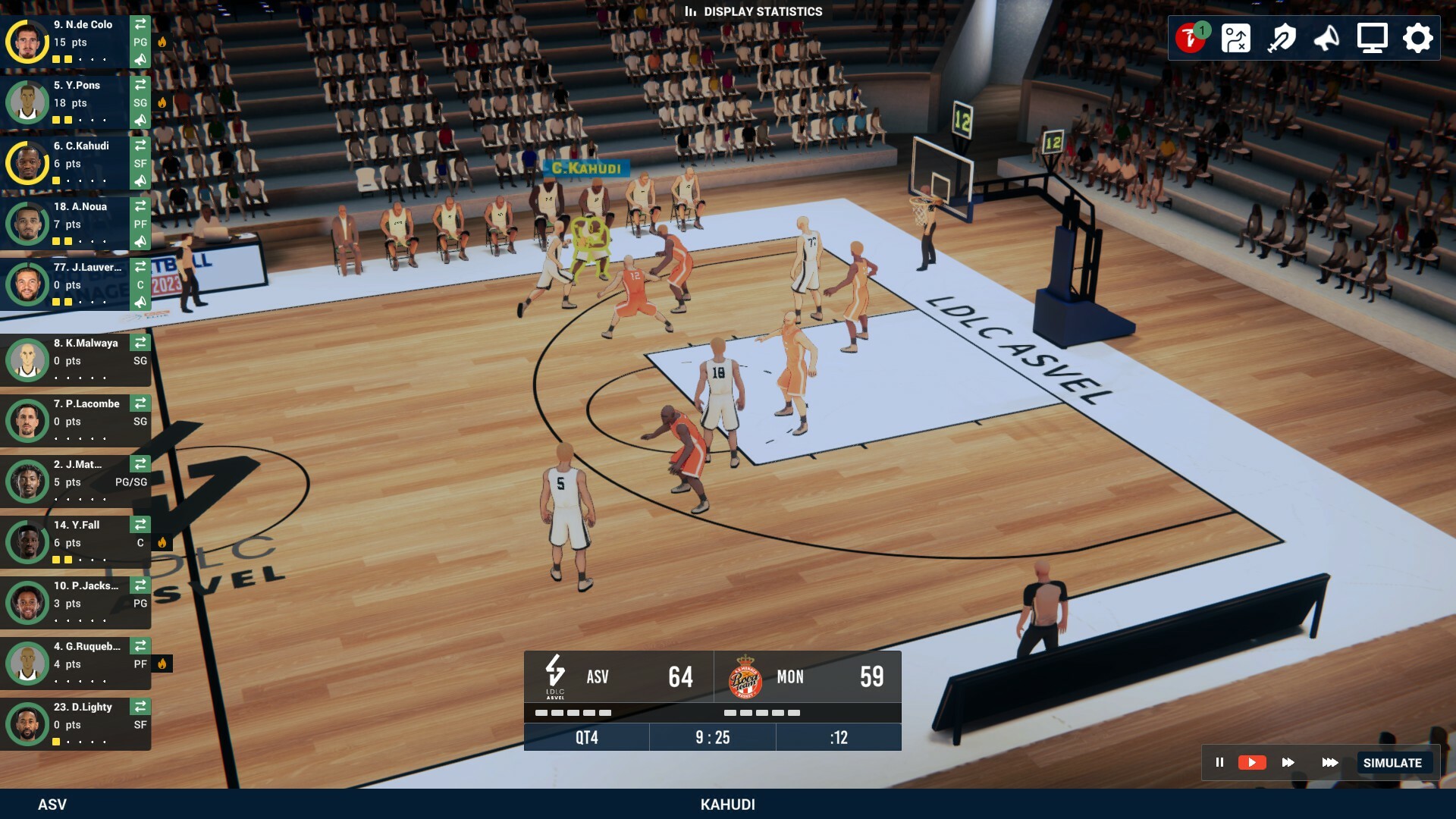Image resolution: width=1456 pixels, height=819 pixels.
Task: Open the tactics playbook icon
Action: click(1238, 38)
